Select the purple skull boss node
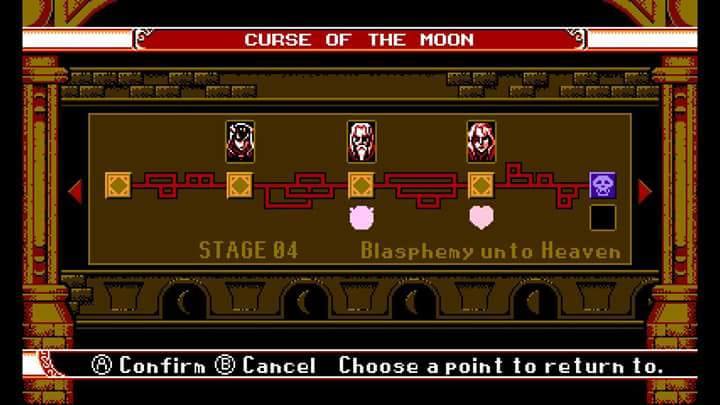 (602, 185)
